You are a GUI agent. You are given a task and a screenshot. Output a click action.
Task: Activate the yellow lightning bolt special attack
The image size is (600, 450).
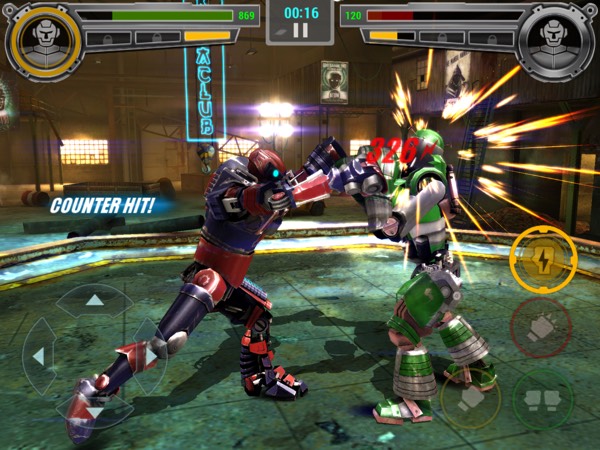pos(542,259)
